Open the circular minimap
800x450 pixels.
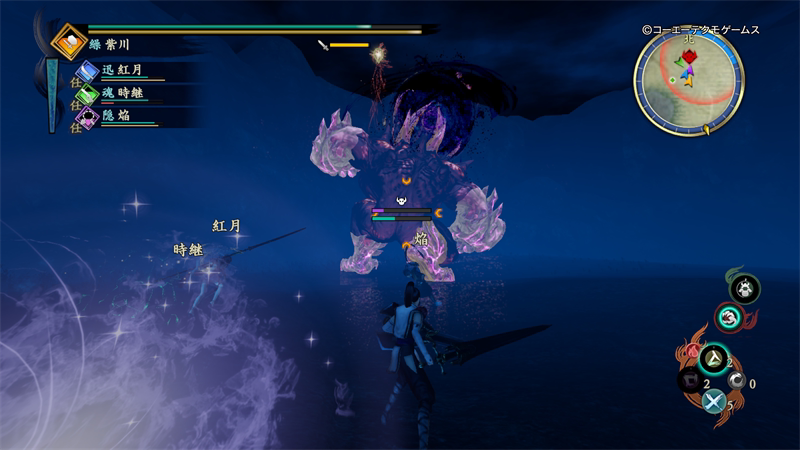tap(688, 81)
